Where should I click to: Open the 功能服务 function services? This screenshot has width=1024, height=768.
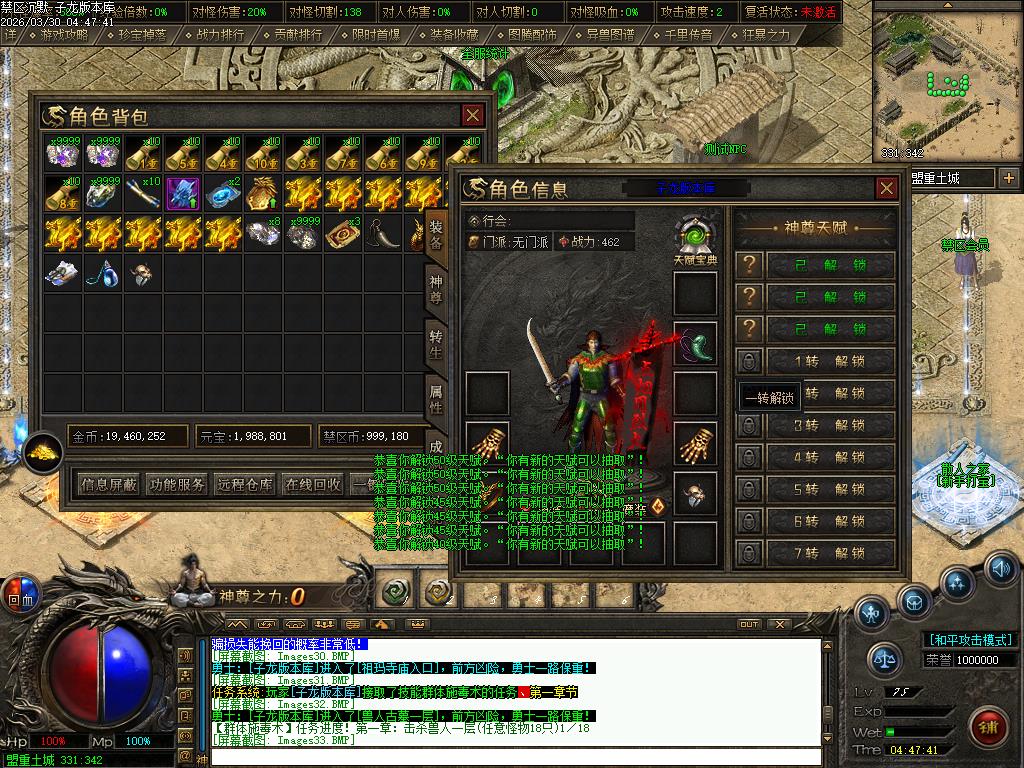(177, 484)
